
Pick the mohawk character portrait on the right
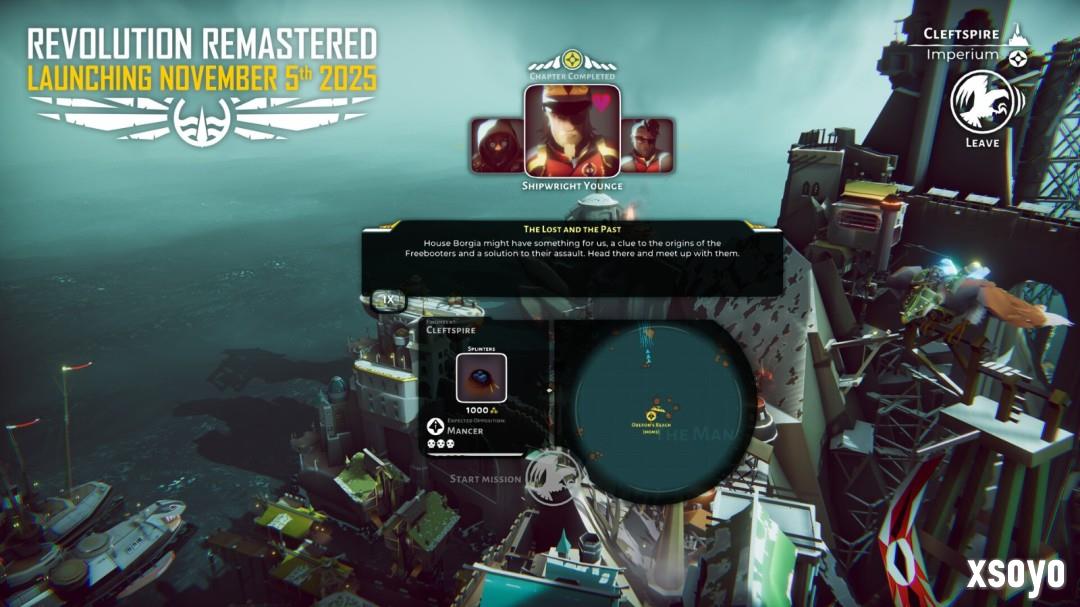(x=646, y=145)
